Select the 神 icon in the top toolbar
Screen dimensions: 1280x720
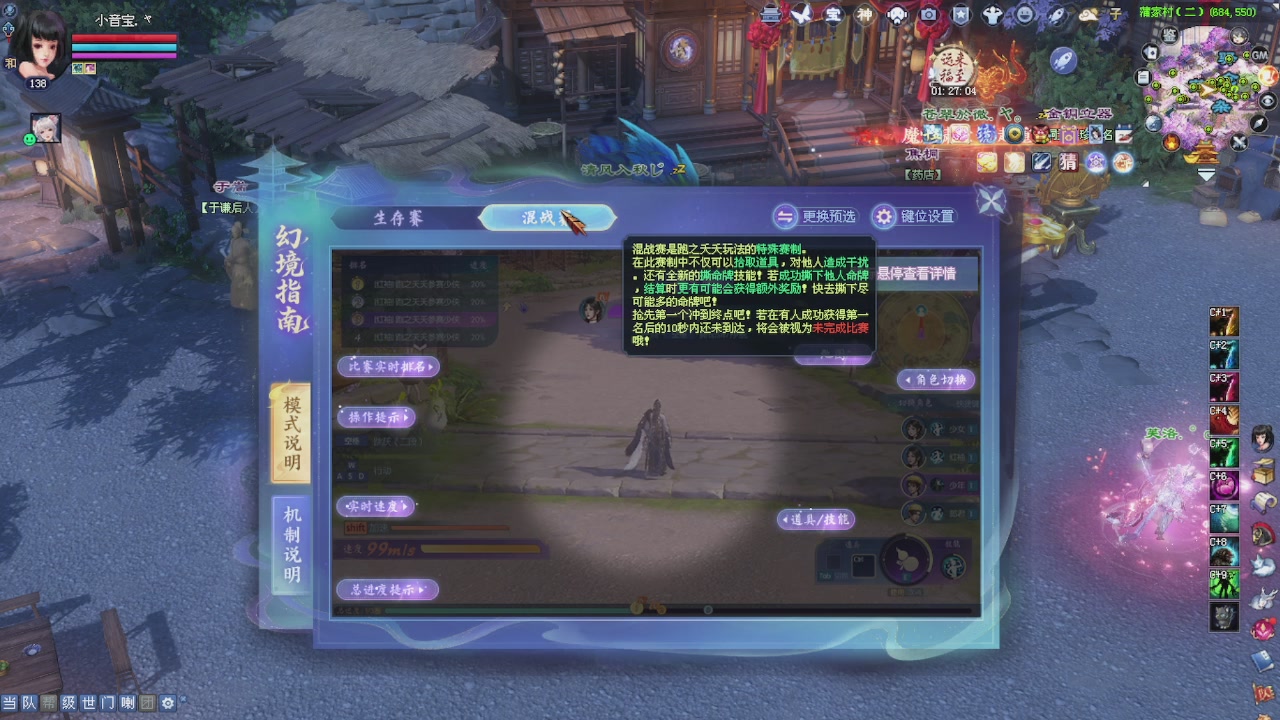(x=863, y=14)
